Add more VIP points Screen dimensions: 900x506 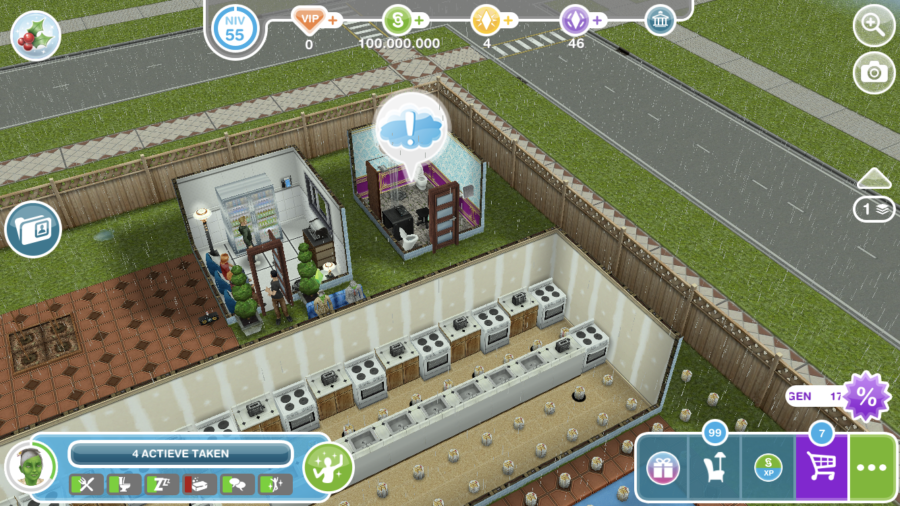333,20
